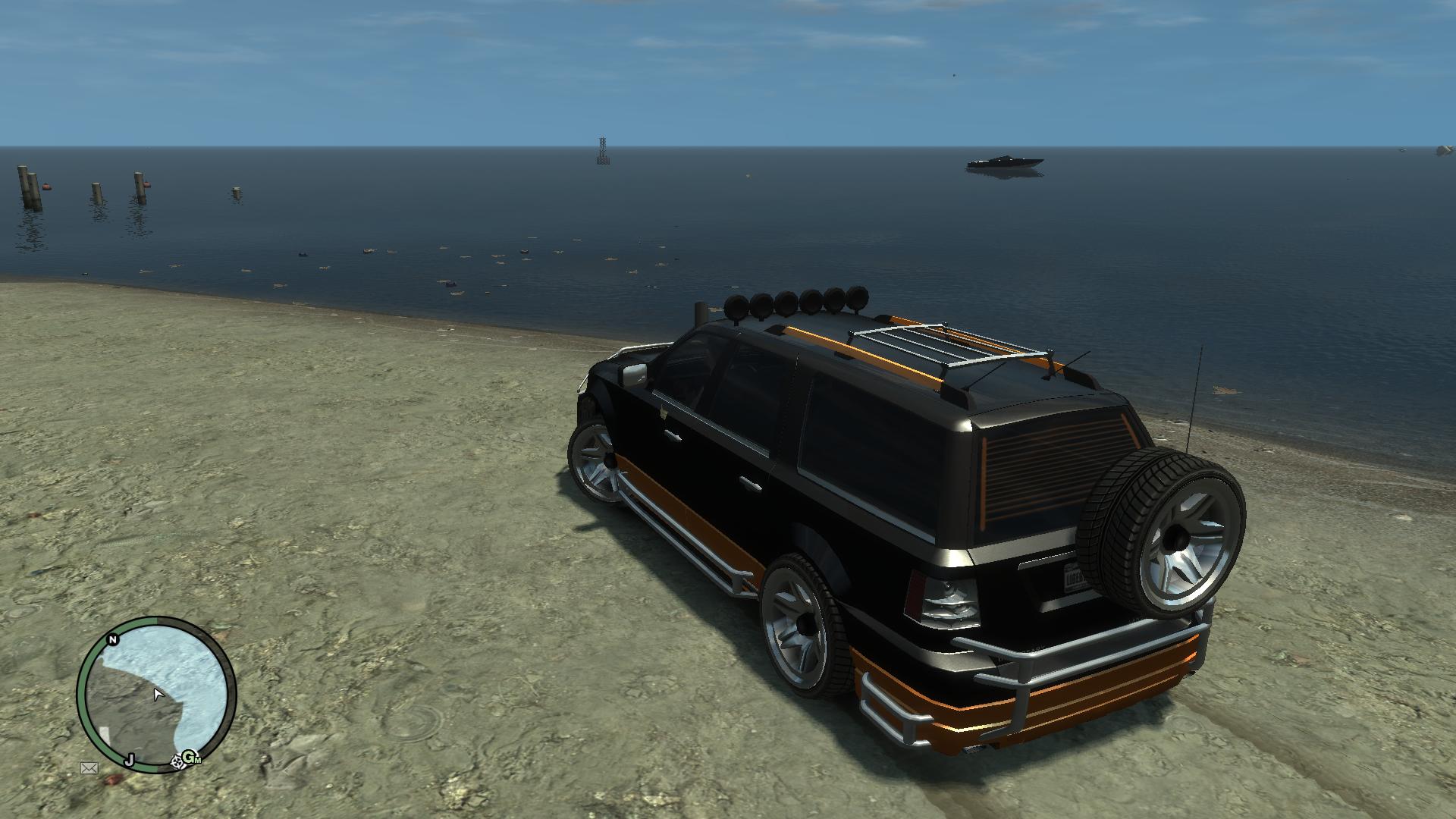Click the white player arrow on minimap
Screen dimensions: 1456x819
pyautogui.click(x=158, y=694)
